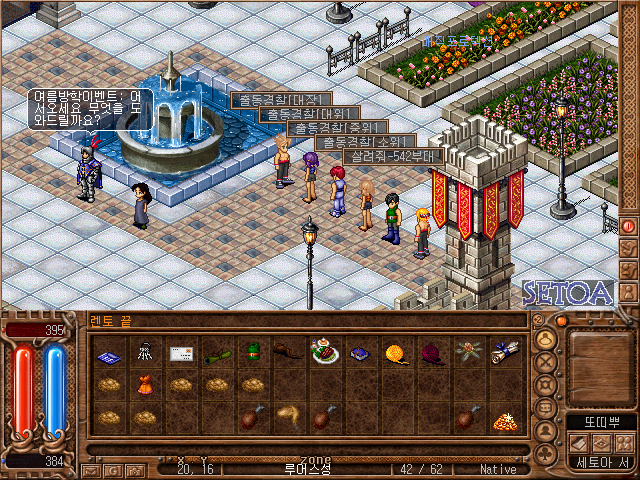This screenshot has width=640, height=480.
Task: Click the red power button on right sidebar
Action: point(629,226)
